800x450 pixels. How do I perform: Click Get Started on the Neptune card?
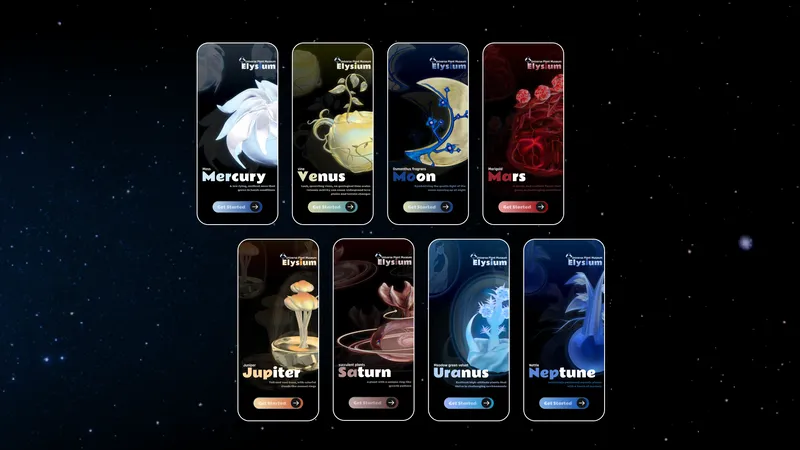563,403
